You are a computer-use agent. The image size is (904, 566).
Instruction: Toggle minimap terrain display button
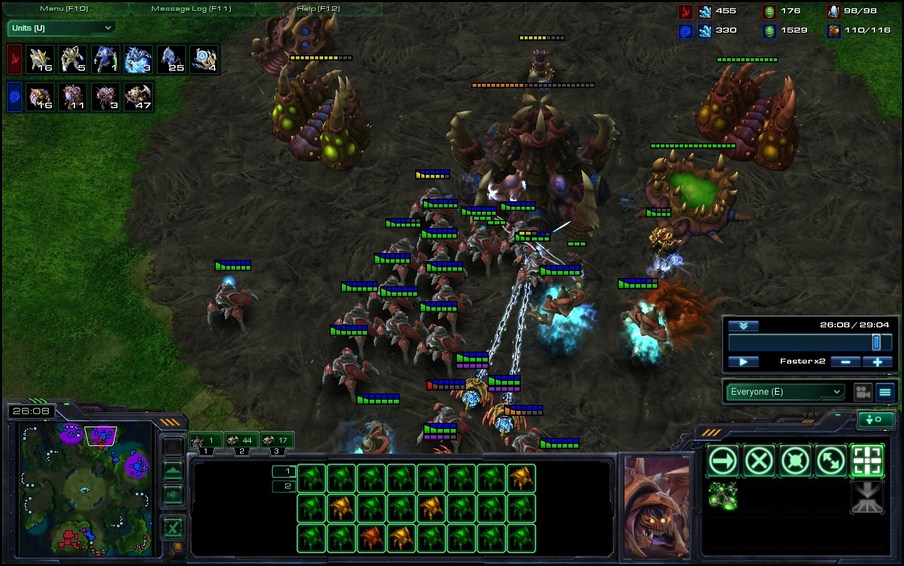point(173,469)
